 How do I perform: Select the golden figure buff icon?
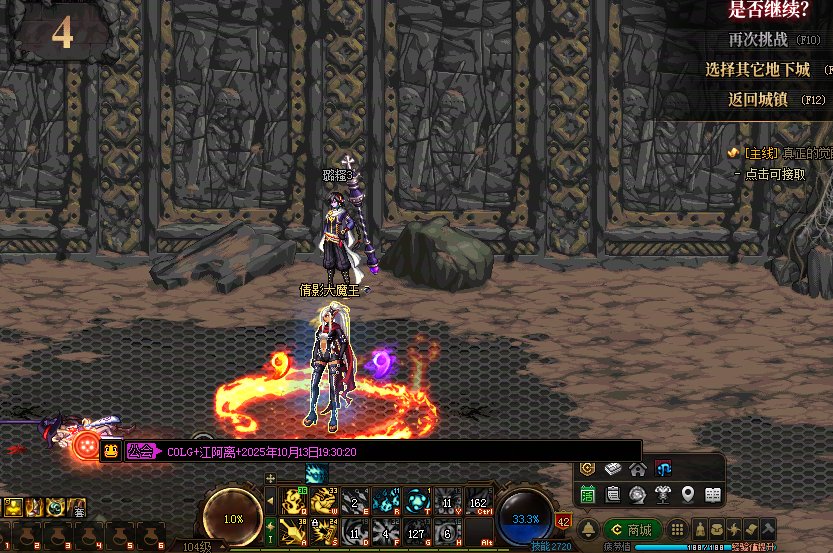(x=12, y=508)
